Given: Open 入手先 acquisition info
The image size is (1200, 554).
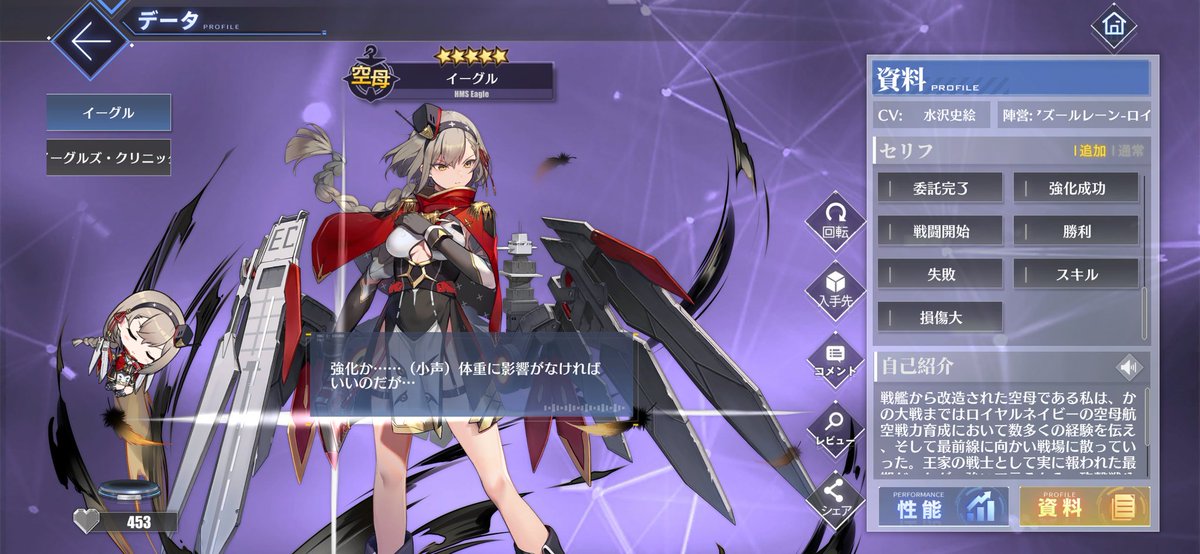Looking at the screenshot, I should 835,290.
